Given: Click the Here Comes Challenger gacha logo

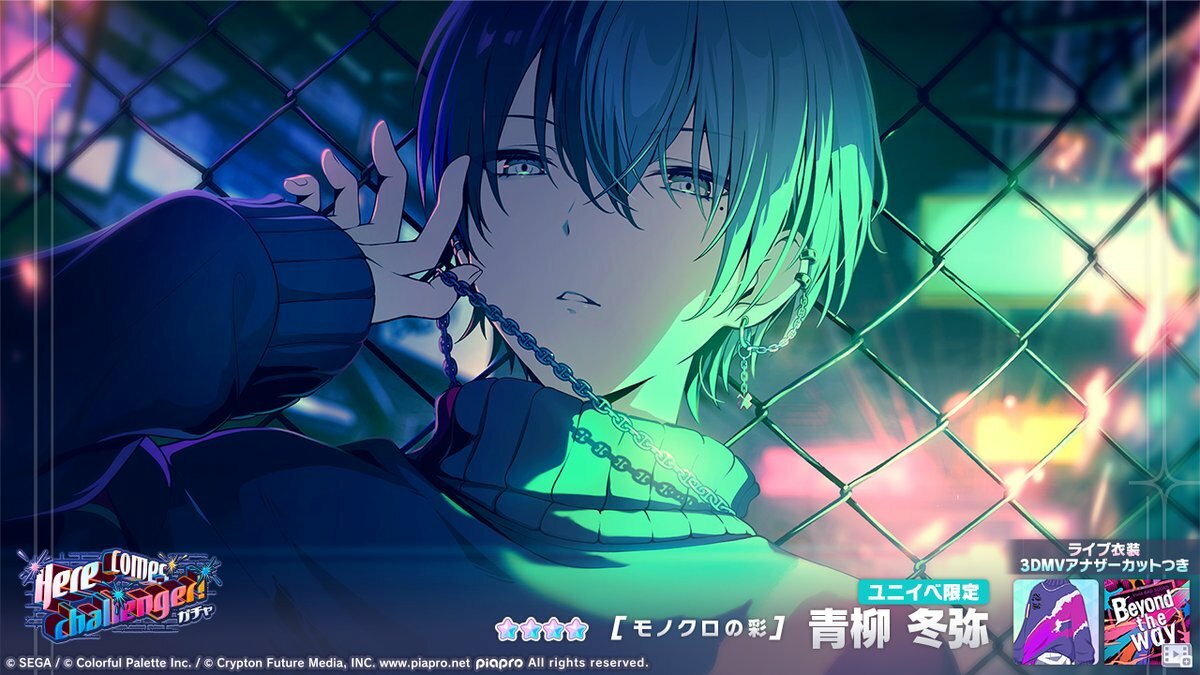Looking at the screenshot, I should point(118,596).
